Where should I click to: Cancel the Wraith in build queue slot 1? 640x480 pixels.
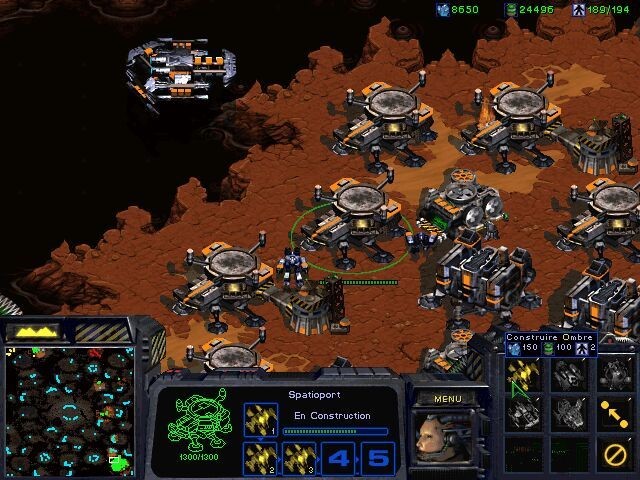(x=261, y=420)
